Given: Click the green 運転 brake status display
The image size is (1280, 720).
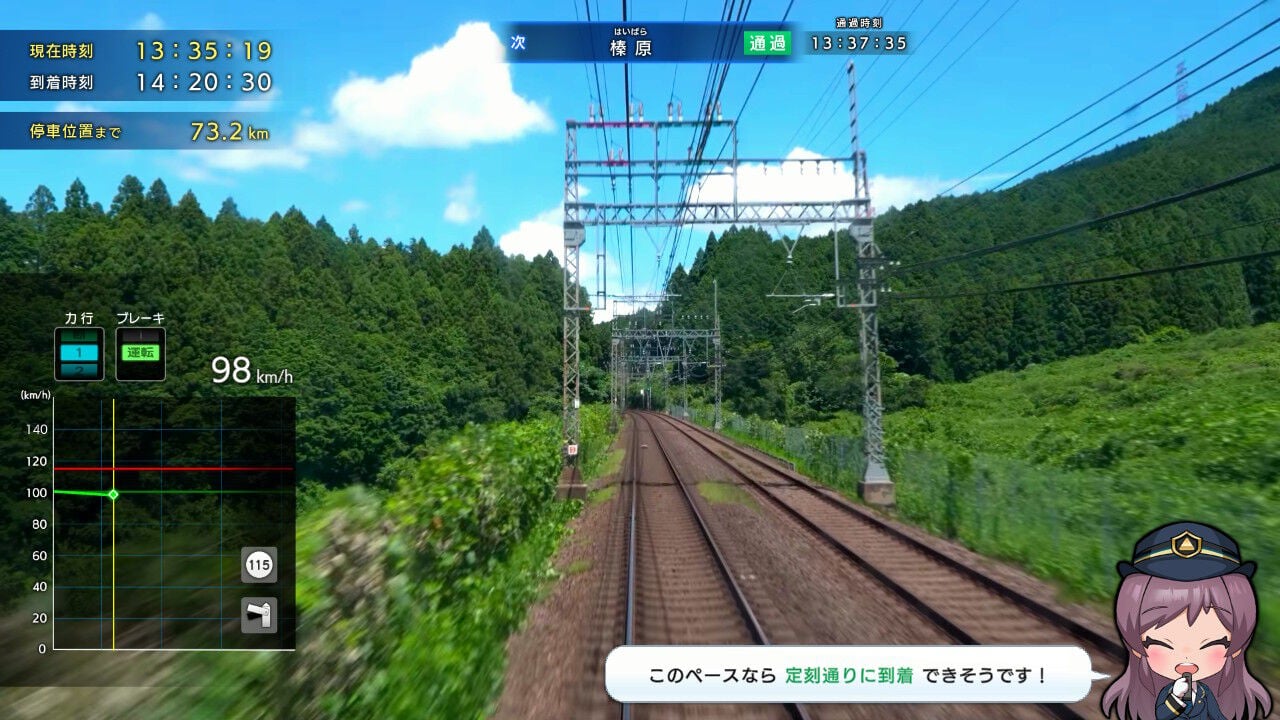Looking at the screenshot, I should (141, 350).
